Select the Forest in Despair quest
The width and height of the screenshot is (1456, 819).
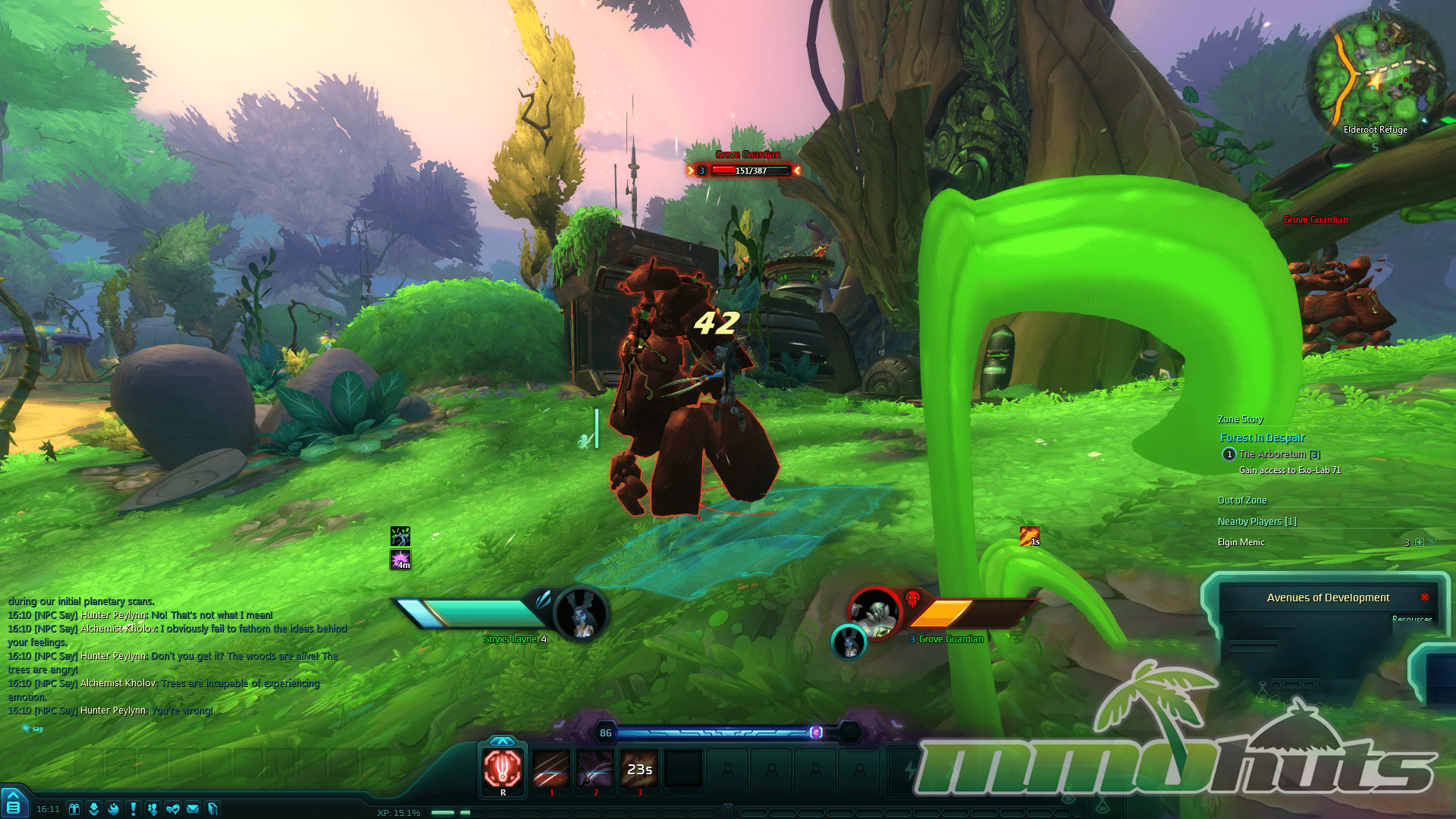[x=1262, y=438]
